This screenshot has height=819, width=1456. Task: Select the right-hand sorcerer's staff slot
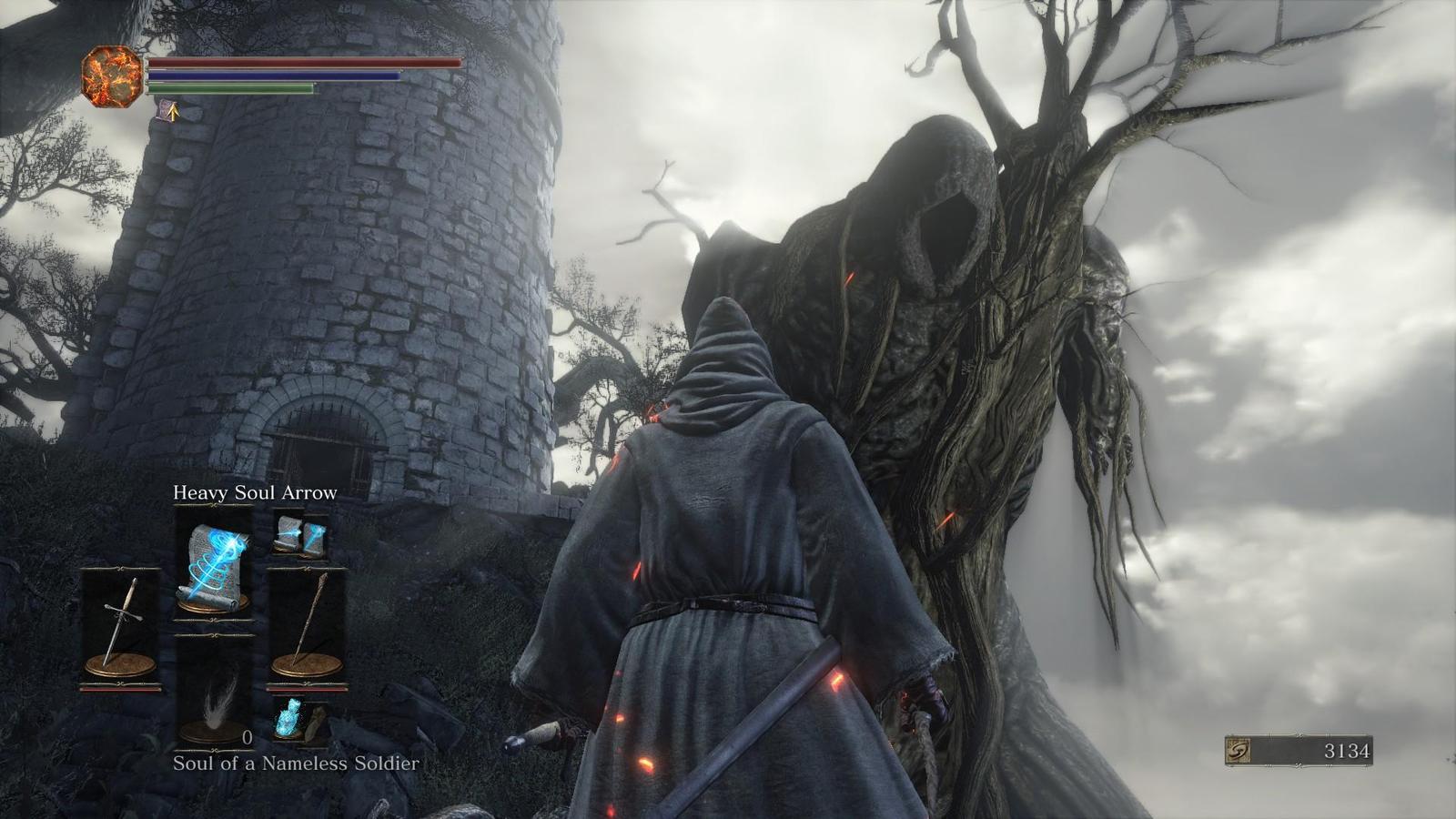307,626
